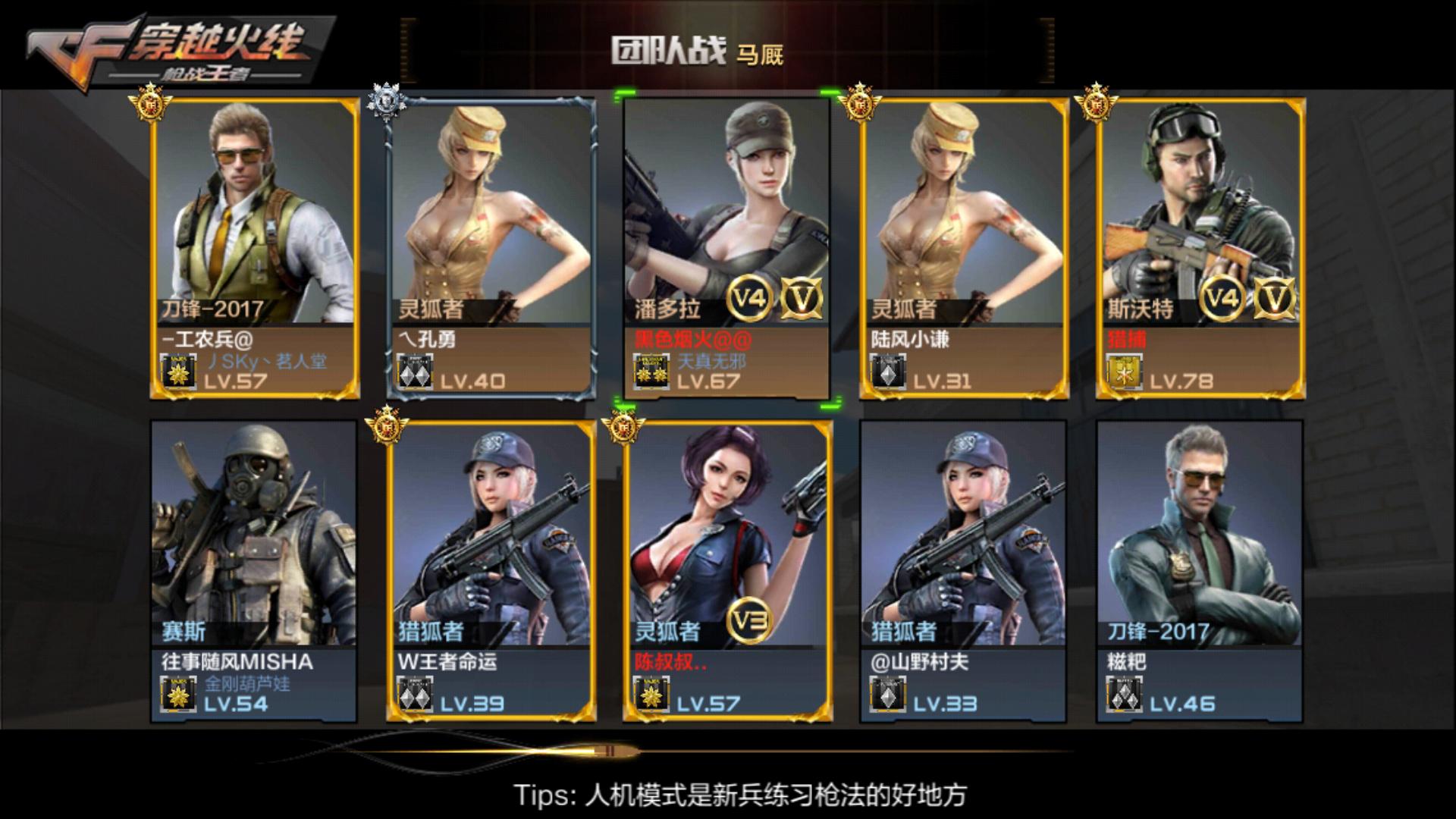Click the silver badge above 乀孔勇's card

[x=388, y=99]
